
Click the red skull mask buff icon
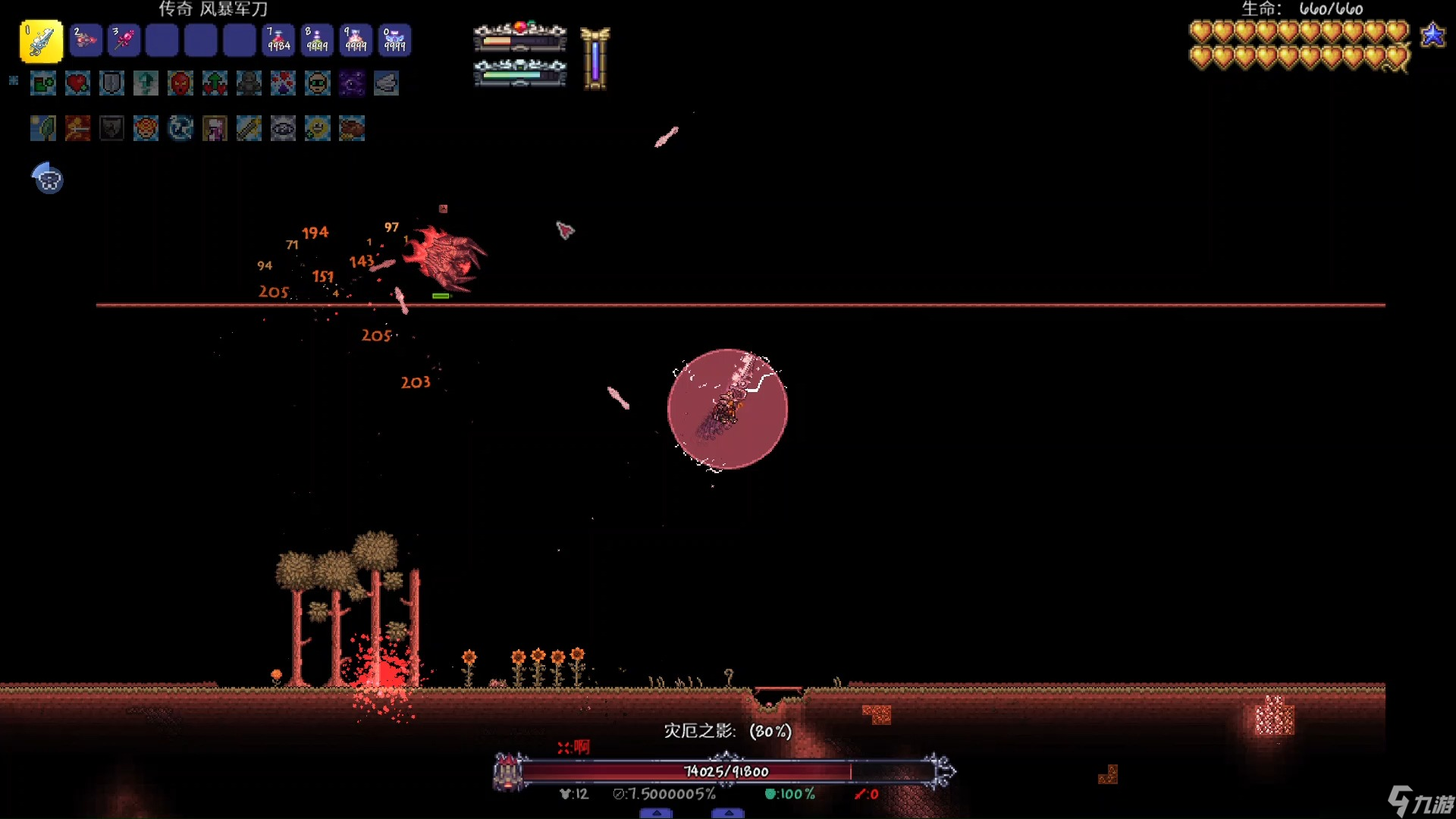(180, 83)
